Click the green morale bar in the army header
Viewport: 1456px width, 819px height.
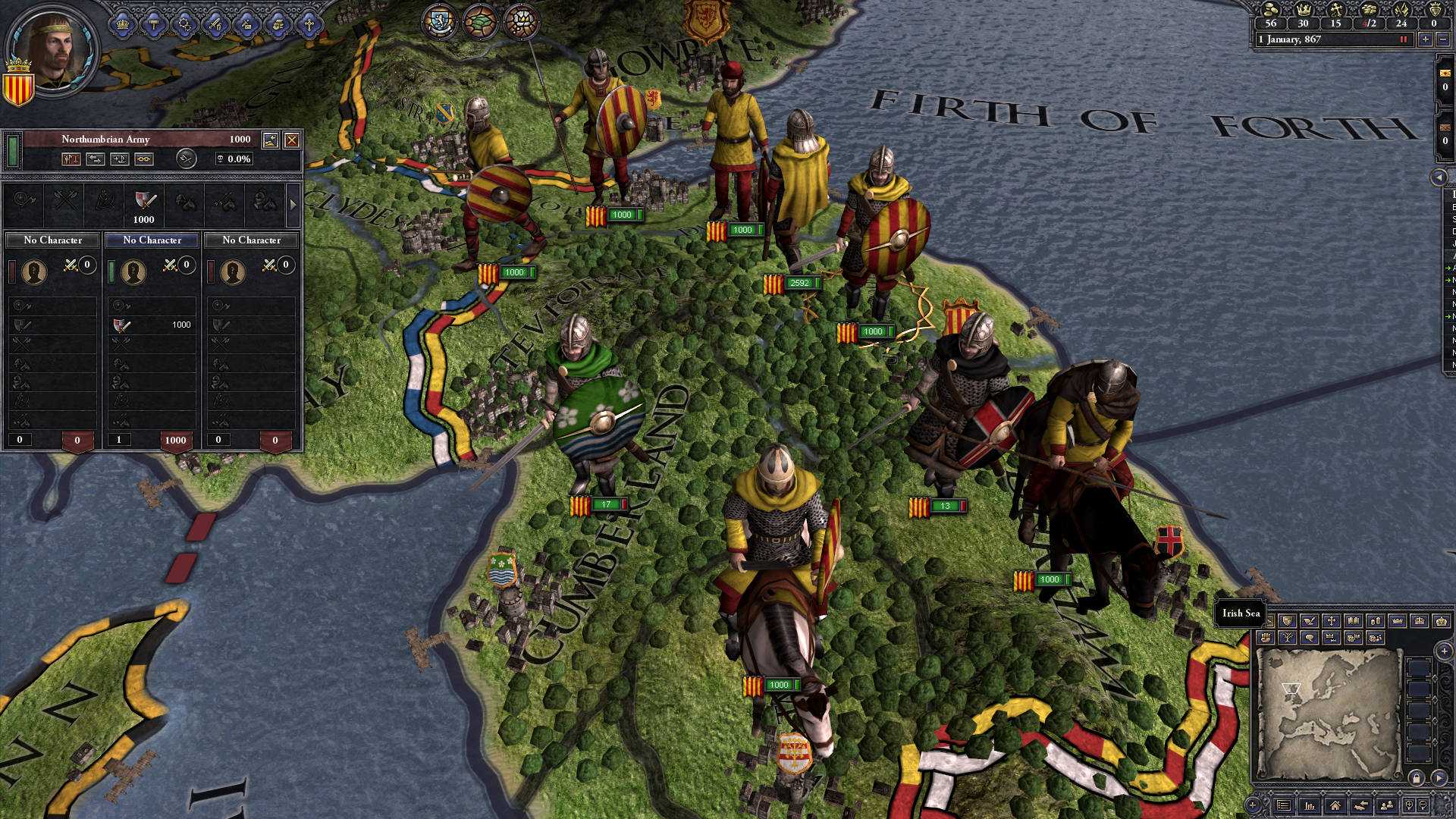coord(14,149)
